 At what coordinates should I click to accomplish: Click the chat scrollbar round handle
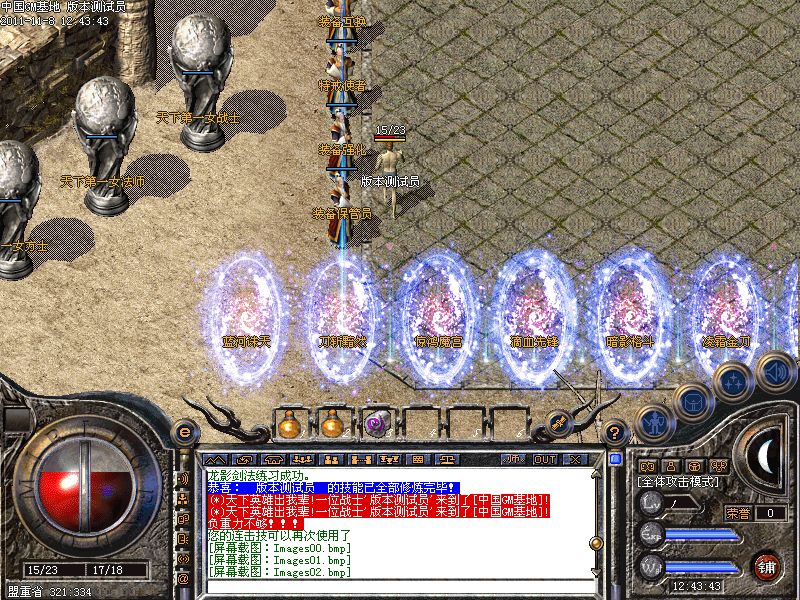pyautogui.click(x=596, y=542)
